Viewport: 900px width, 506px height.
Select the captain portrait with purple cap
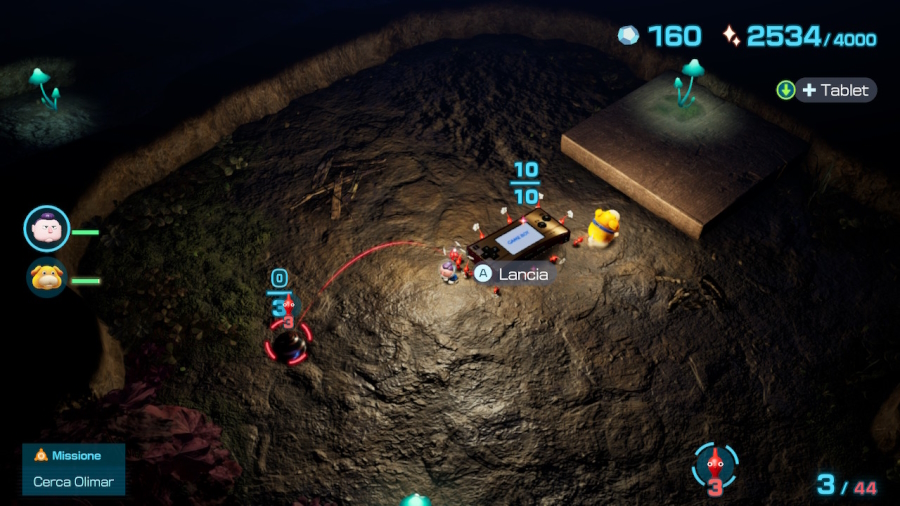tap(47, 229)
